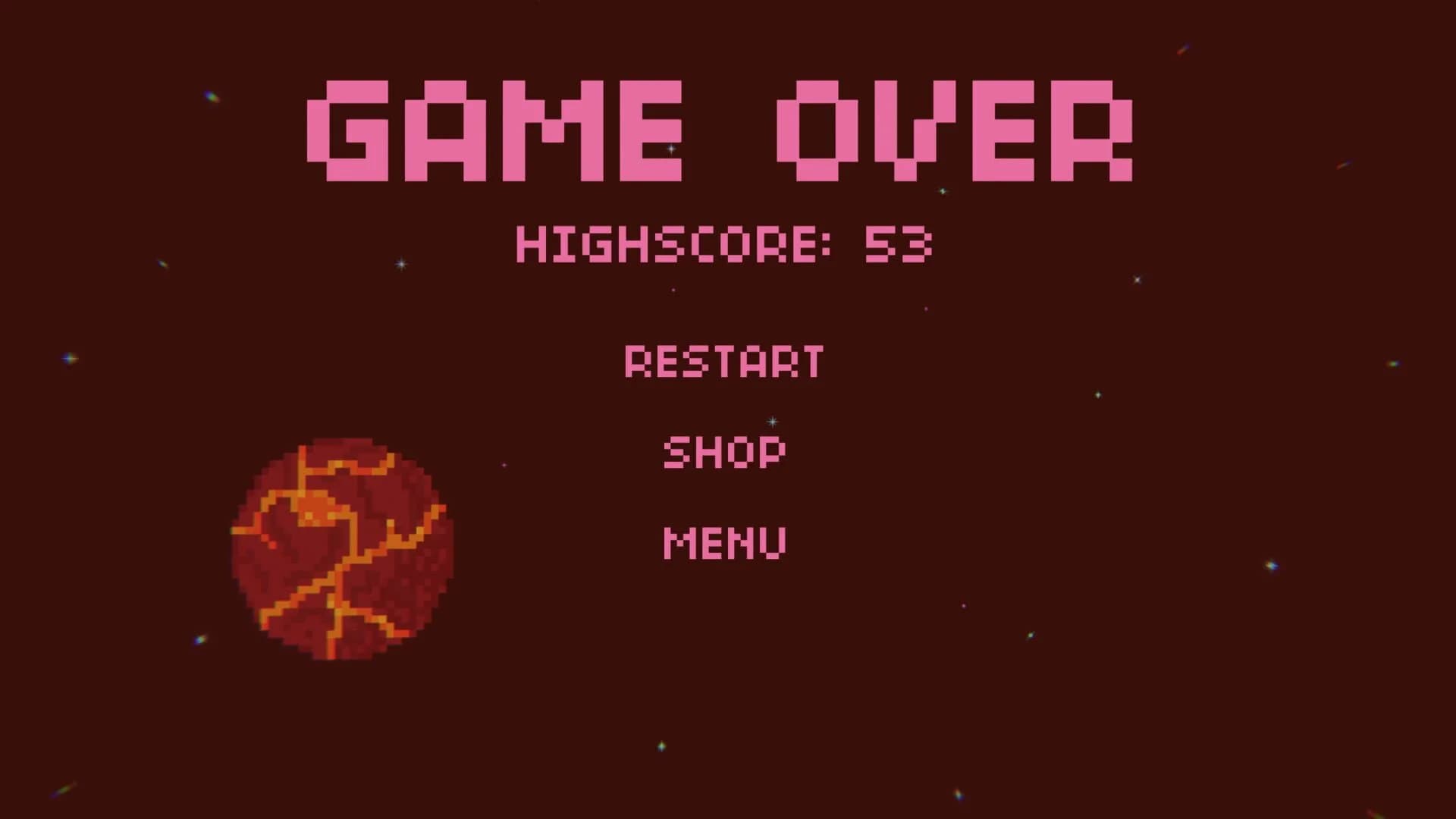This screenshot has height=819, width=1456.
Task: Click the colon in HIGHSCORE: 53
Action: pos(827,244)
